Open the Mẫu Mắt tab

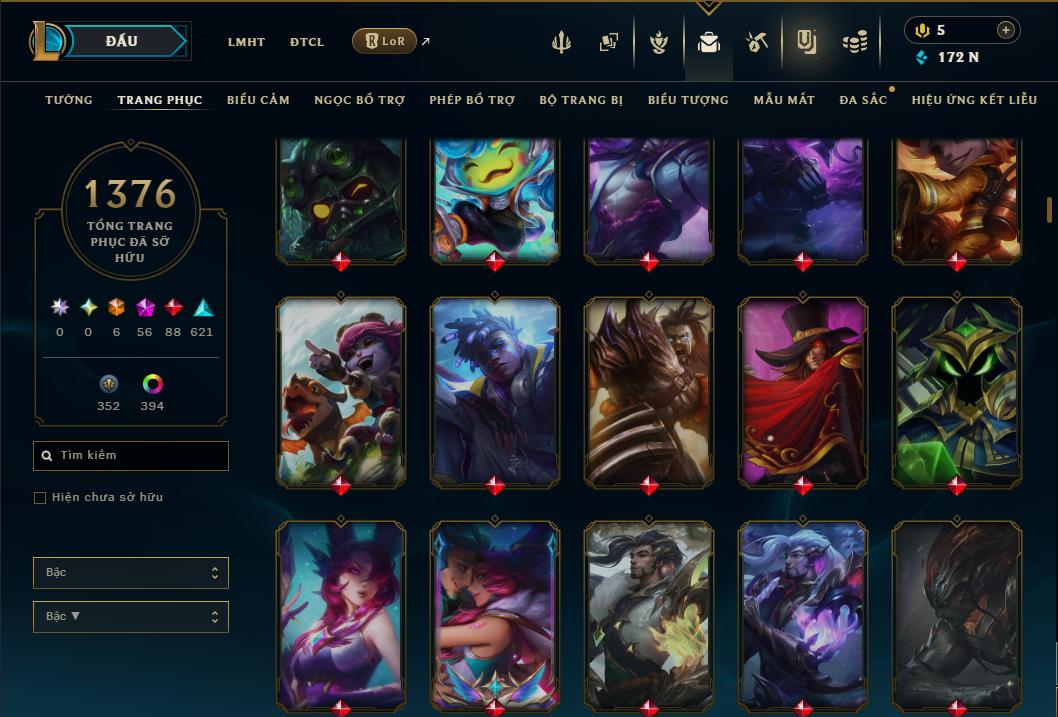[x=784, y=100]
